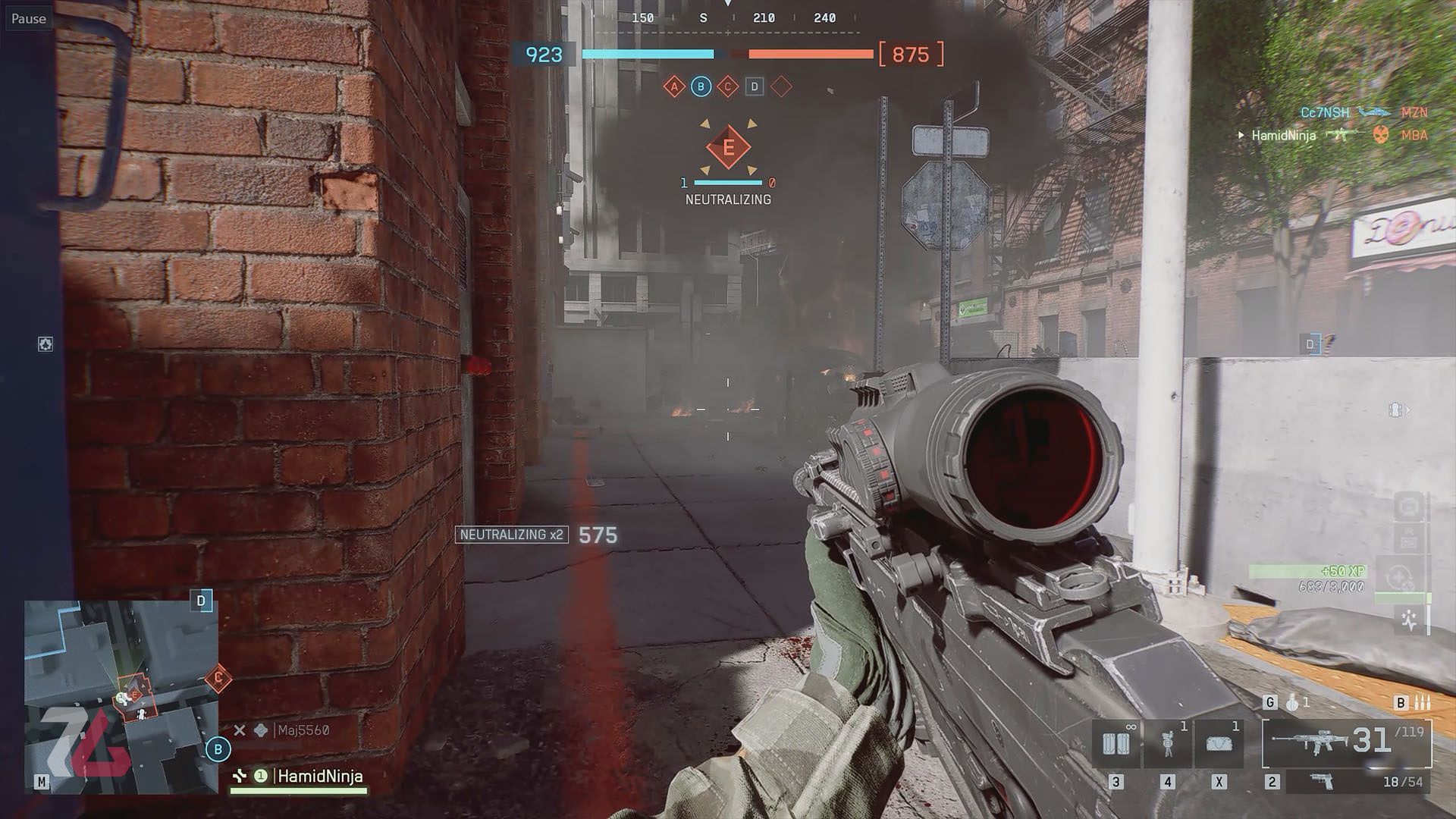
Task: Click the Pause button
Action: click(28, 18)
